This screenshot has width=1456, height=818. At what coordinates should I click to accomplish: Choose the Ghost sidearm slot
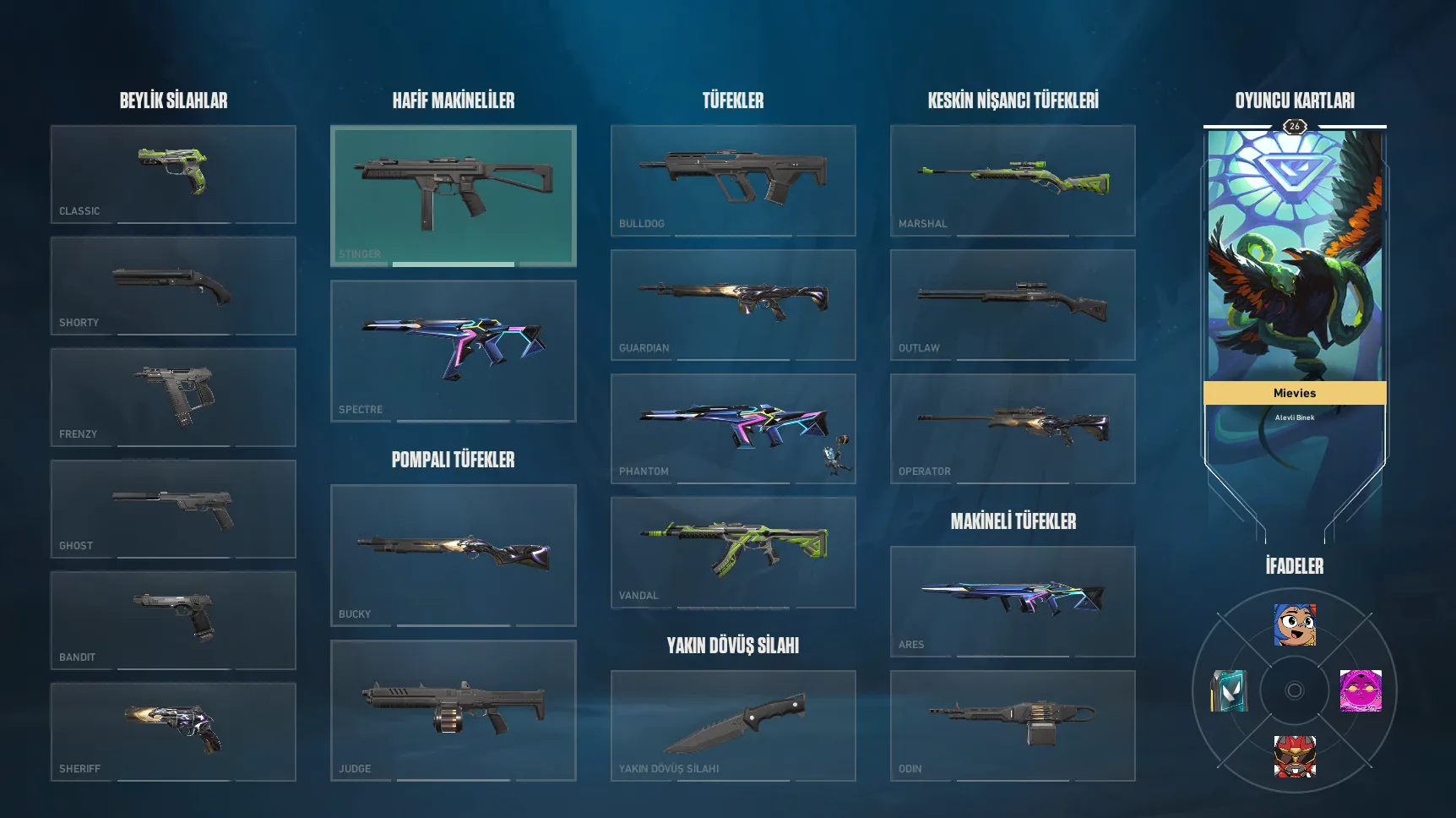tap(173, 509)
